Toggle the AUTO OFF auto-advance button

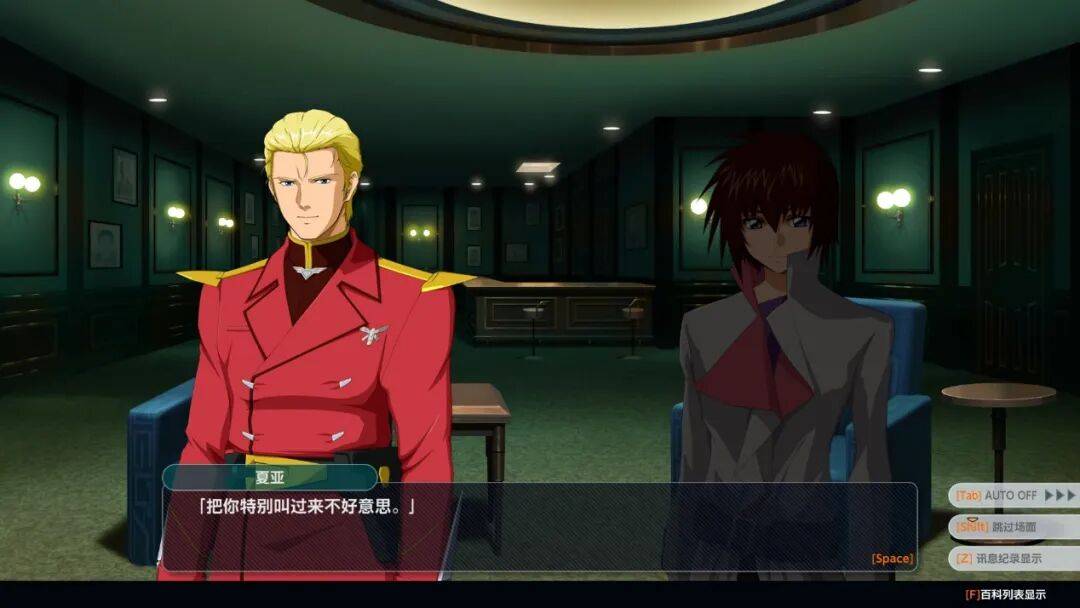point(1013,495)
